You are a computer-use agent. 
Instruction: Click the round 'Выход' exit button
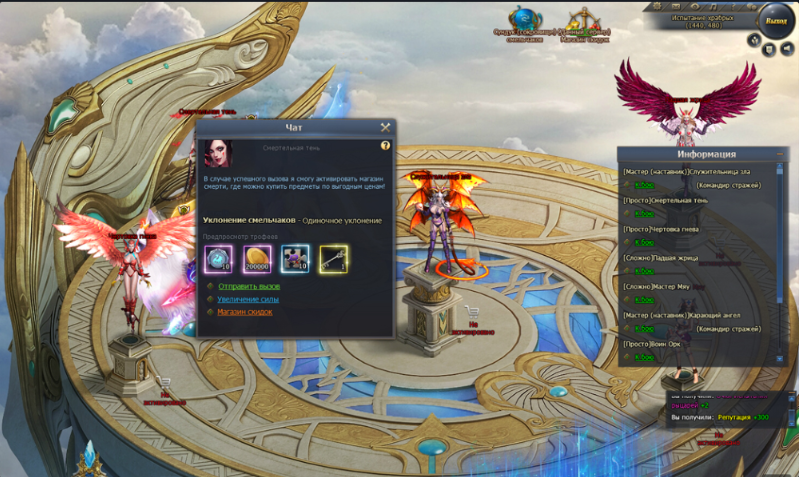775,21
